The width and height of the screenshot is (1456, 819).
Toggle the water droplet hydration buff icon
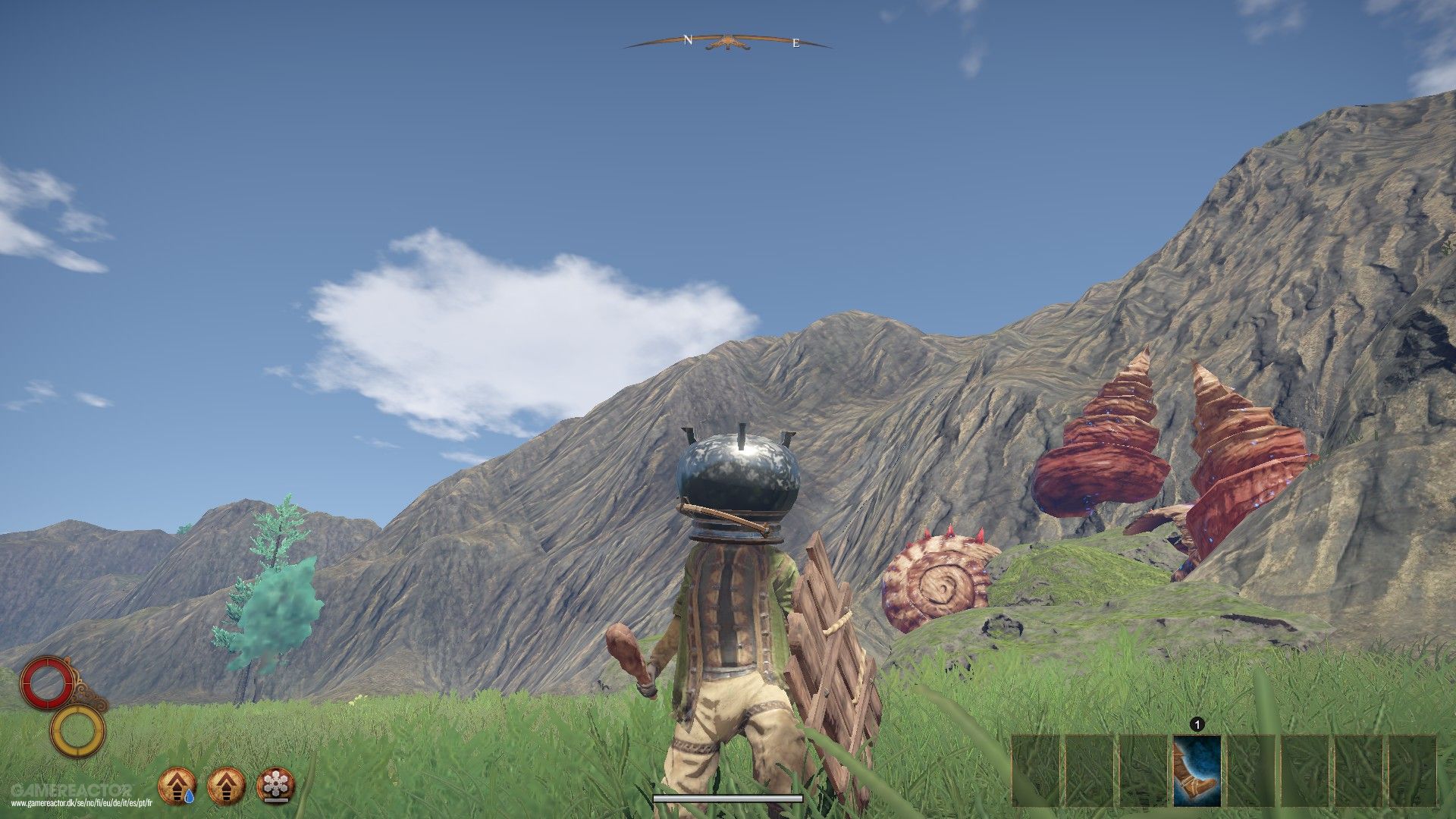[x=176, y=786]
